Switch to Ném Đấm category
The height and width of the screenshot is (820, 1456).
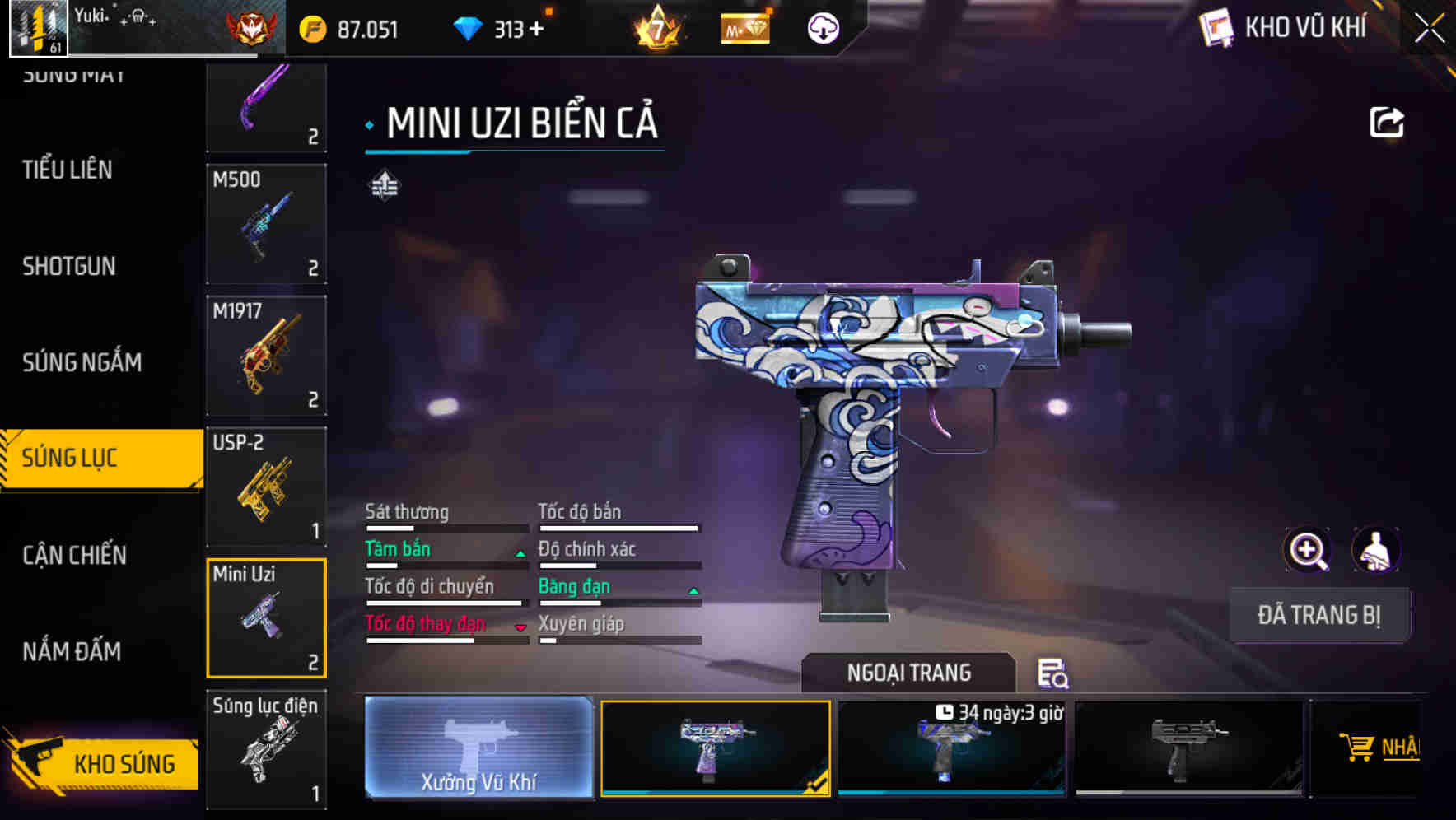pos(72,651)
